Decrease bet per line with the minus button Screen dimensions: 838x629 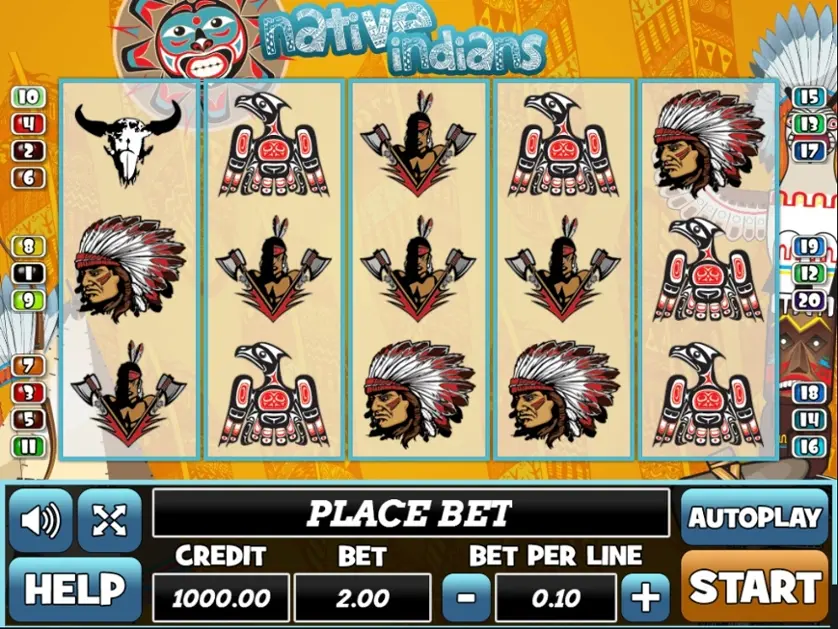pyautogui.click(x=465, y=598)
